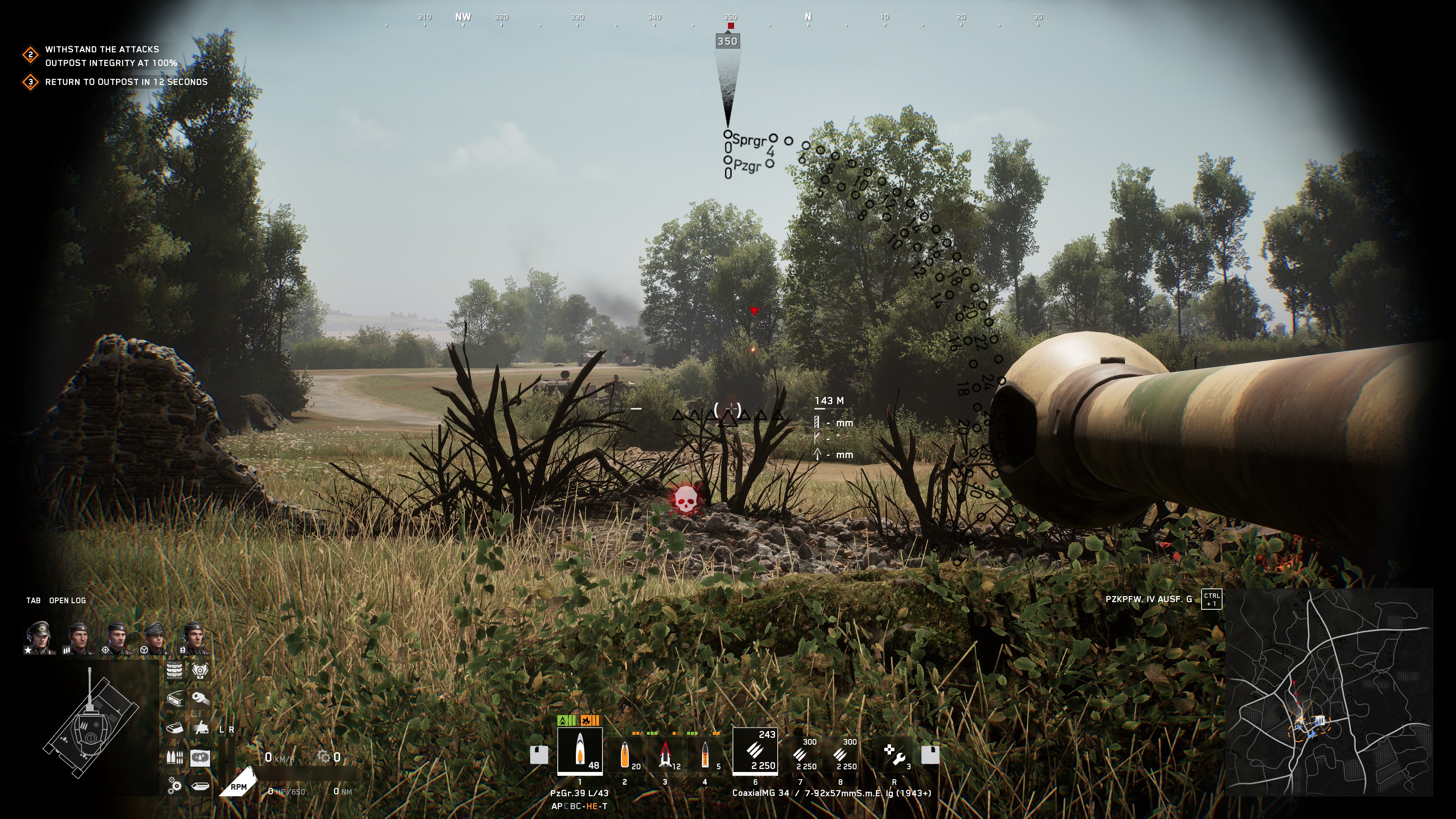Click the highlighted fuel tank module icon

(x=200, y=758)
